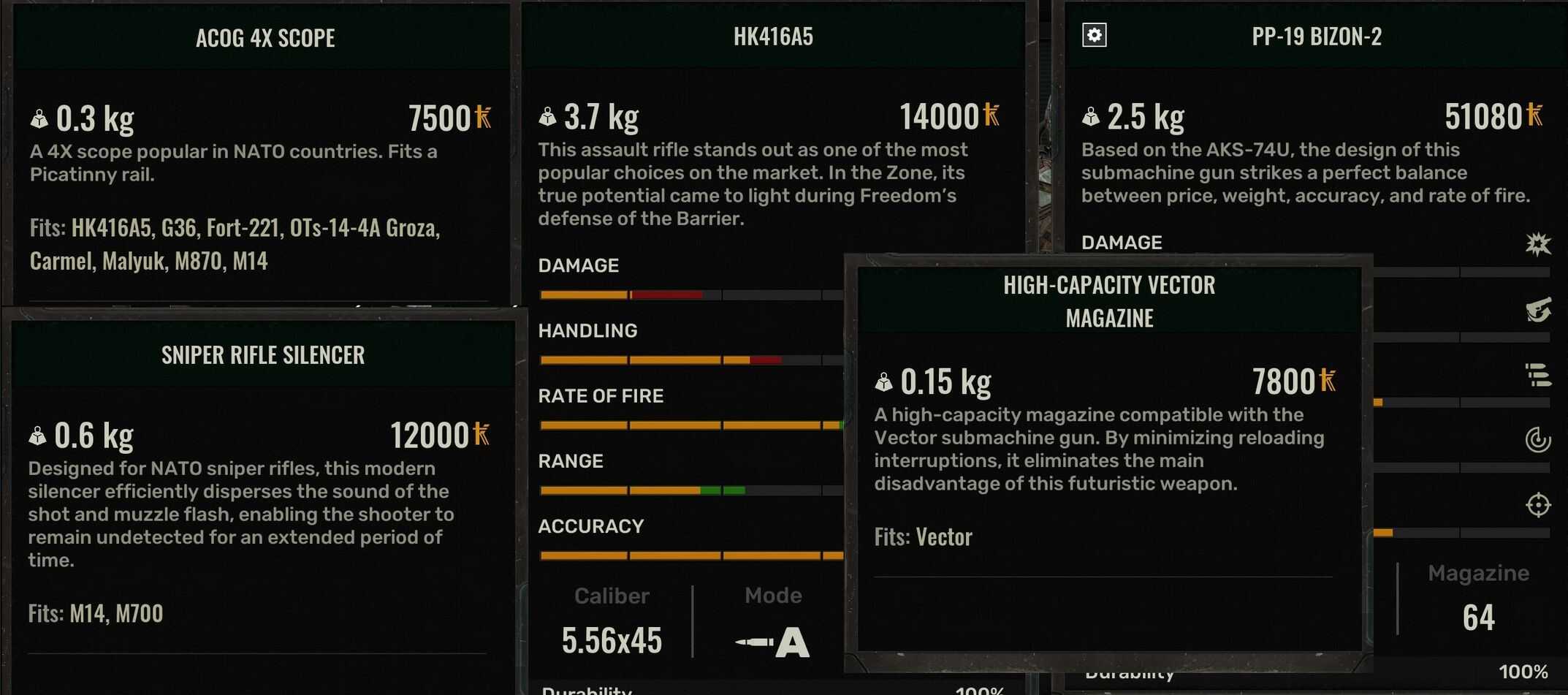Click the Fits: Vector link
Screen dimensions: 1568x695
click(923, 536)
